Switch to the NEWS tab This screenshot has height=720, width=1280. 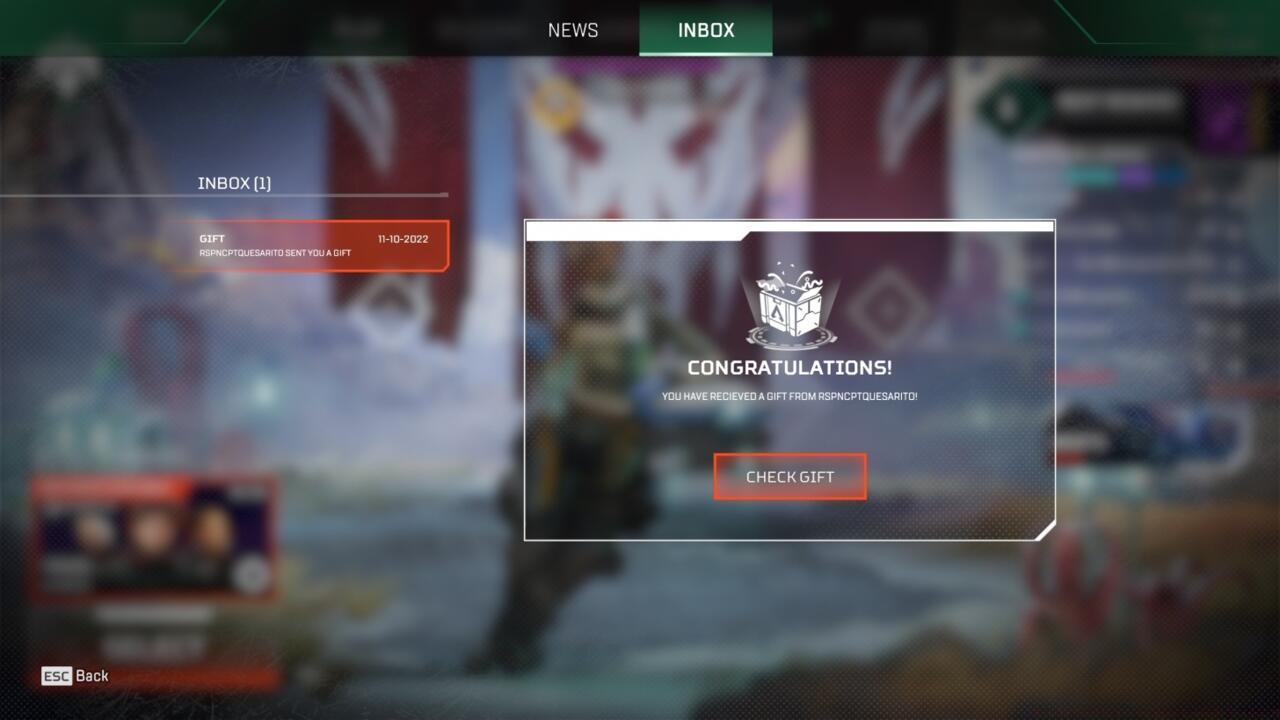pos(572,30)
